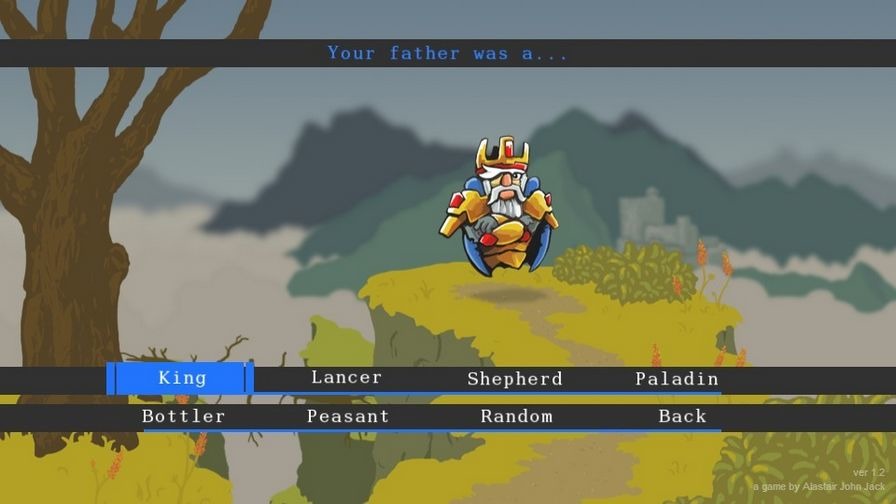
Task: Go Back to the previous menu
Action: (682, 416)
